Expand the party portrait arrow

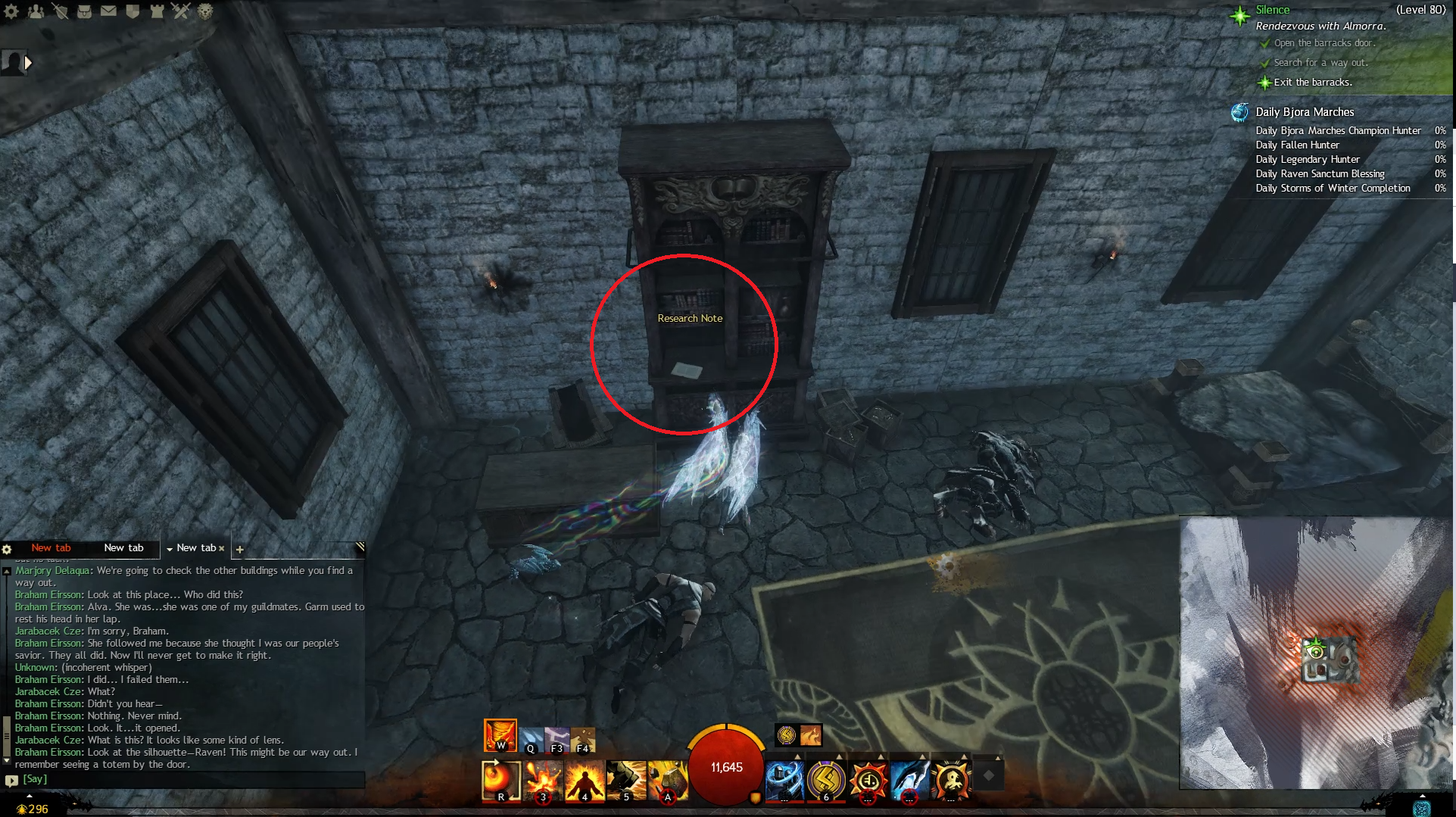click(x=28, y=63)
